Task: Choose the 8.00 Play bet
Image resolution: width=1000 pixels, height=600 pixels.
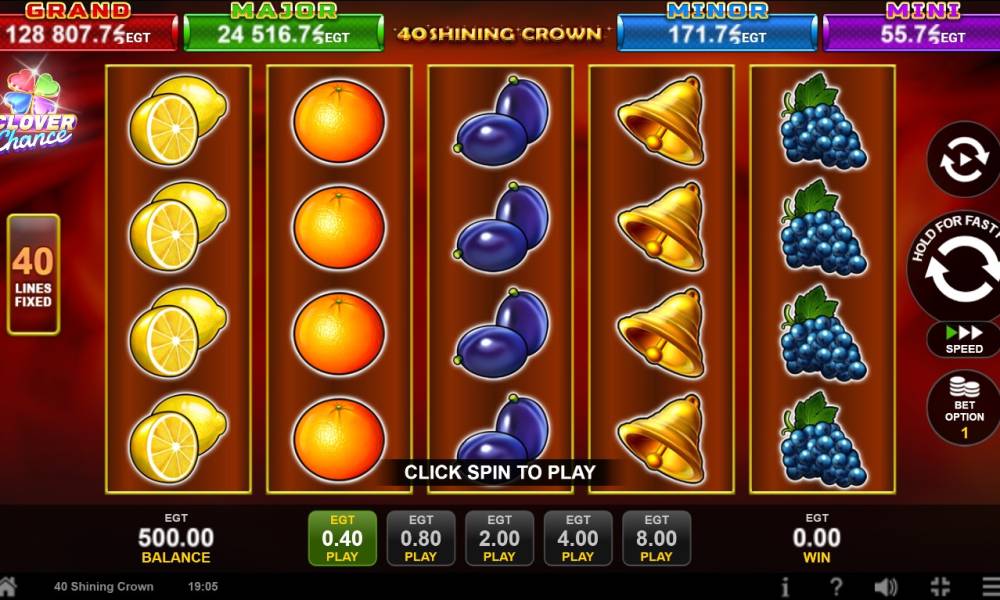Action: (656, 538)
